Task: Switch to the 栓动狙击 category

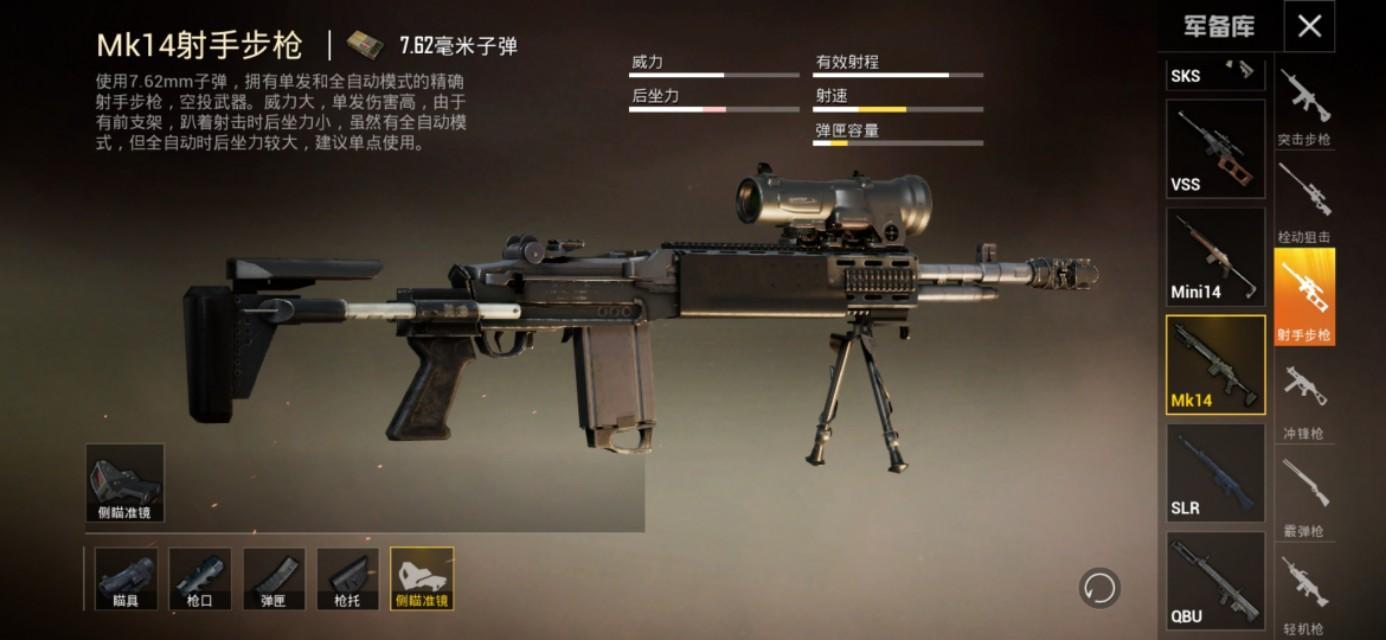Action: coord(1304,204)
